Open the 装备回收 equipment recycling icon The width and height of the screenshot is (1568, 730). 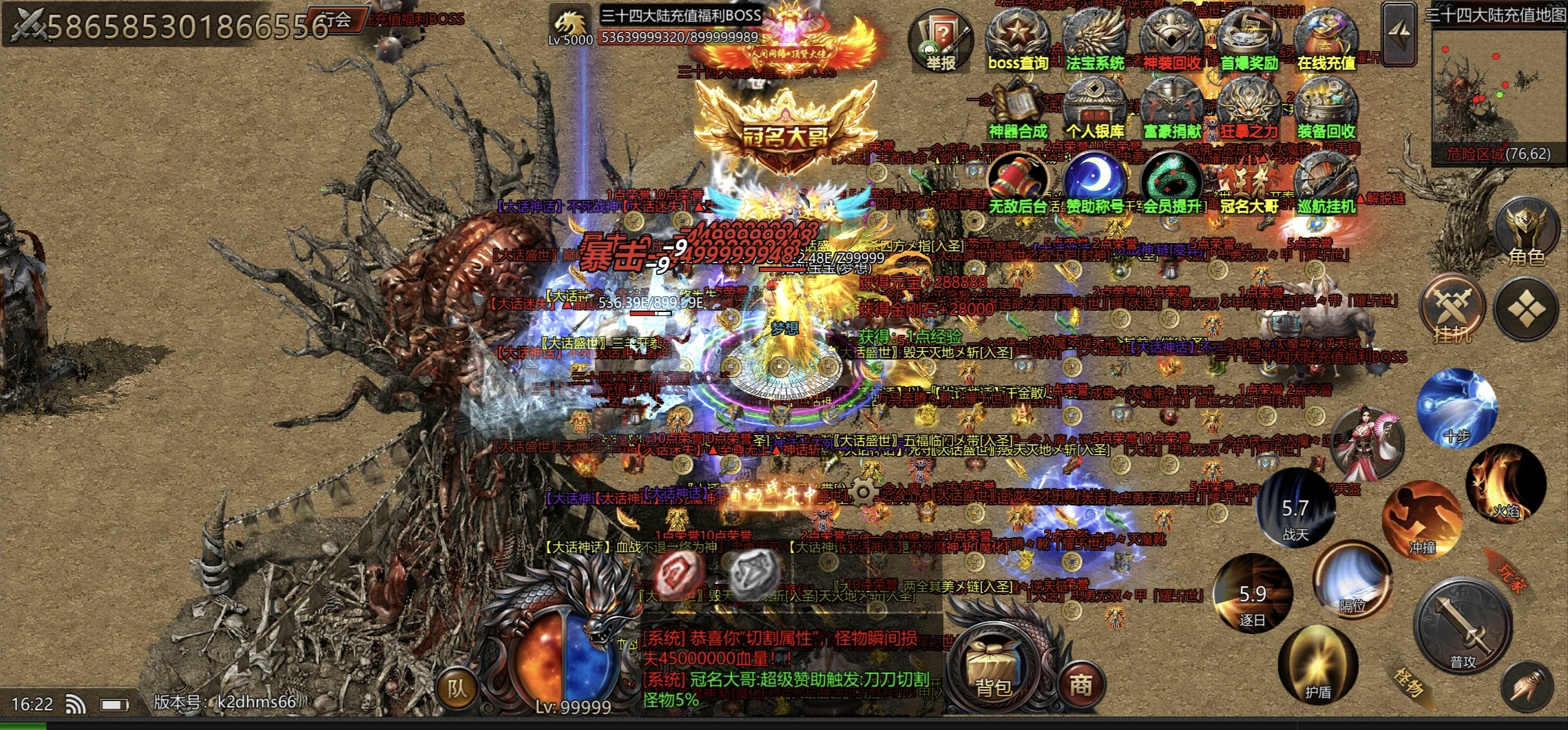1326,109
